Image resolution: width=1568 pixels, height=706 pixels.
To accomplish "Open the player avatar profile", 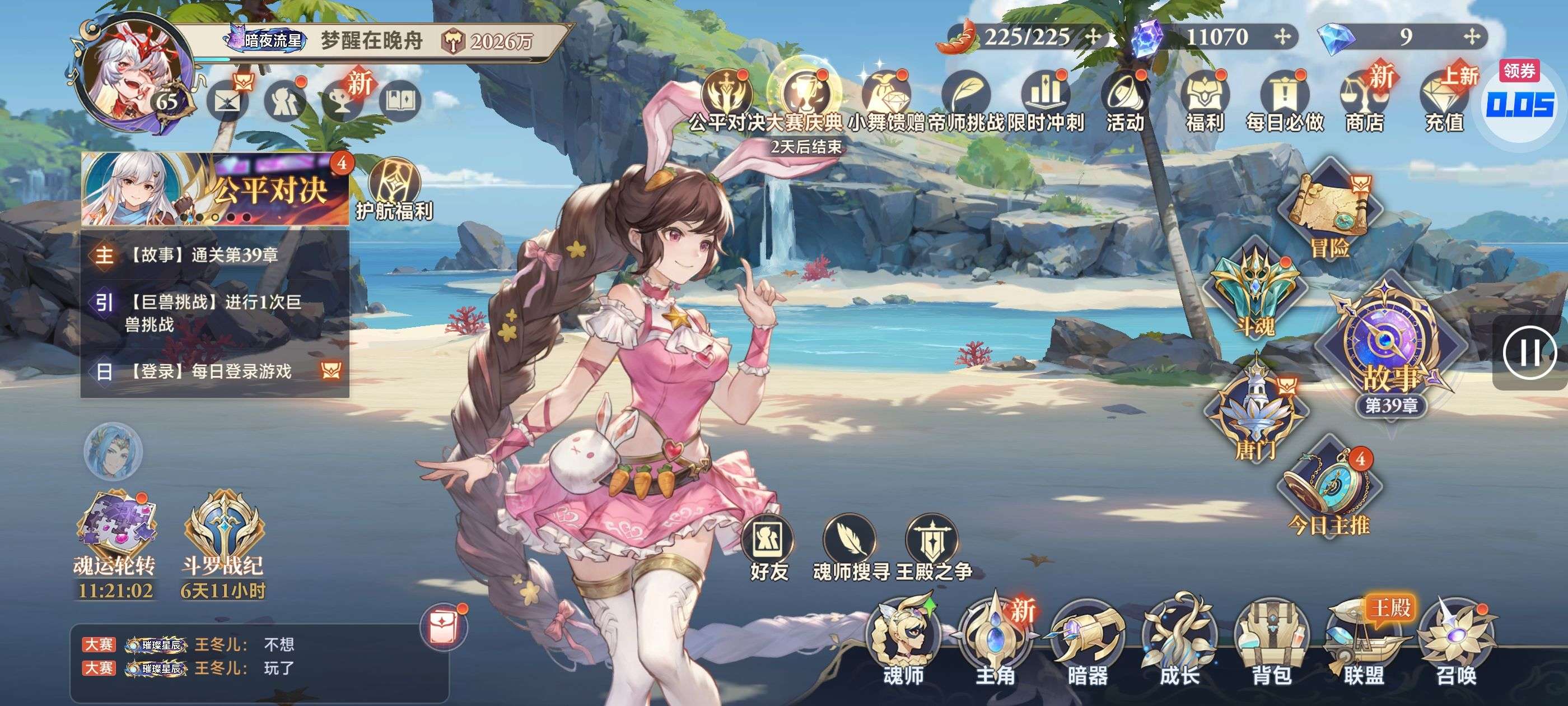I will point(133,72).
